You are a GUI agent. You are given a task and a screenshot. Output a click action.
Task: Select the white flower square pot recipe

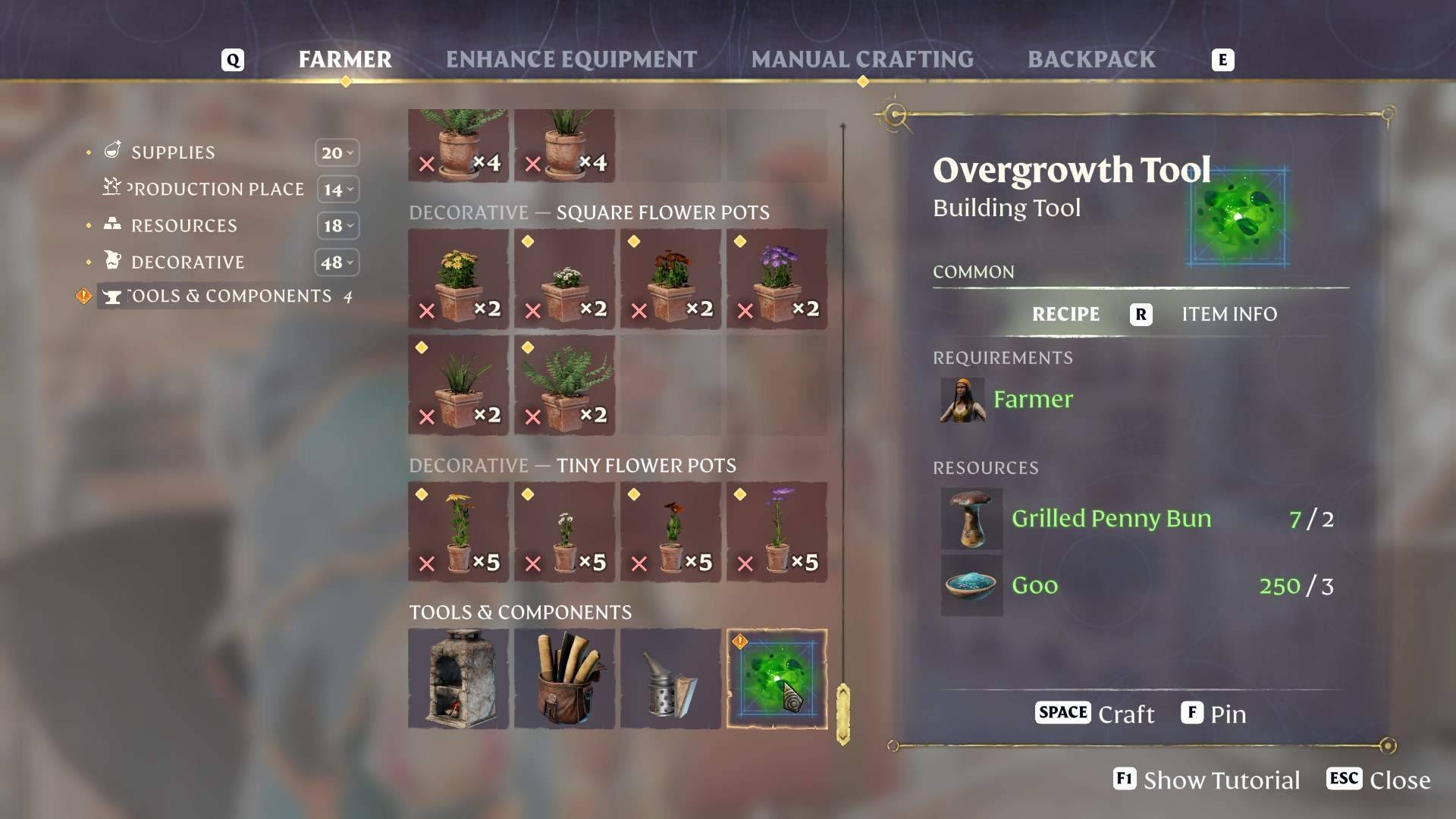[564, 279]
